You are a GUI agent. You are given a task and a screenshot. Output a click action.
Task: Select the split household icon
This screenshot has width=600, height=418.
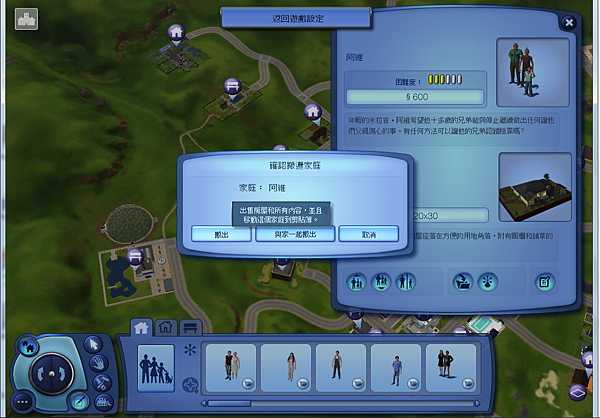(404, 283)
